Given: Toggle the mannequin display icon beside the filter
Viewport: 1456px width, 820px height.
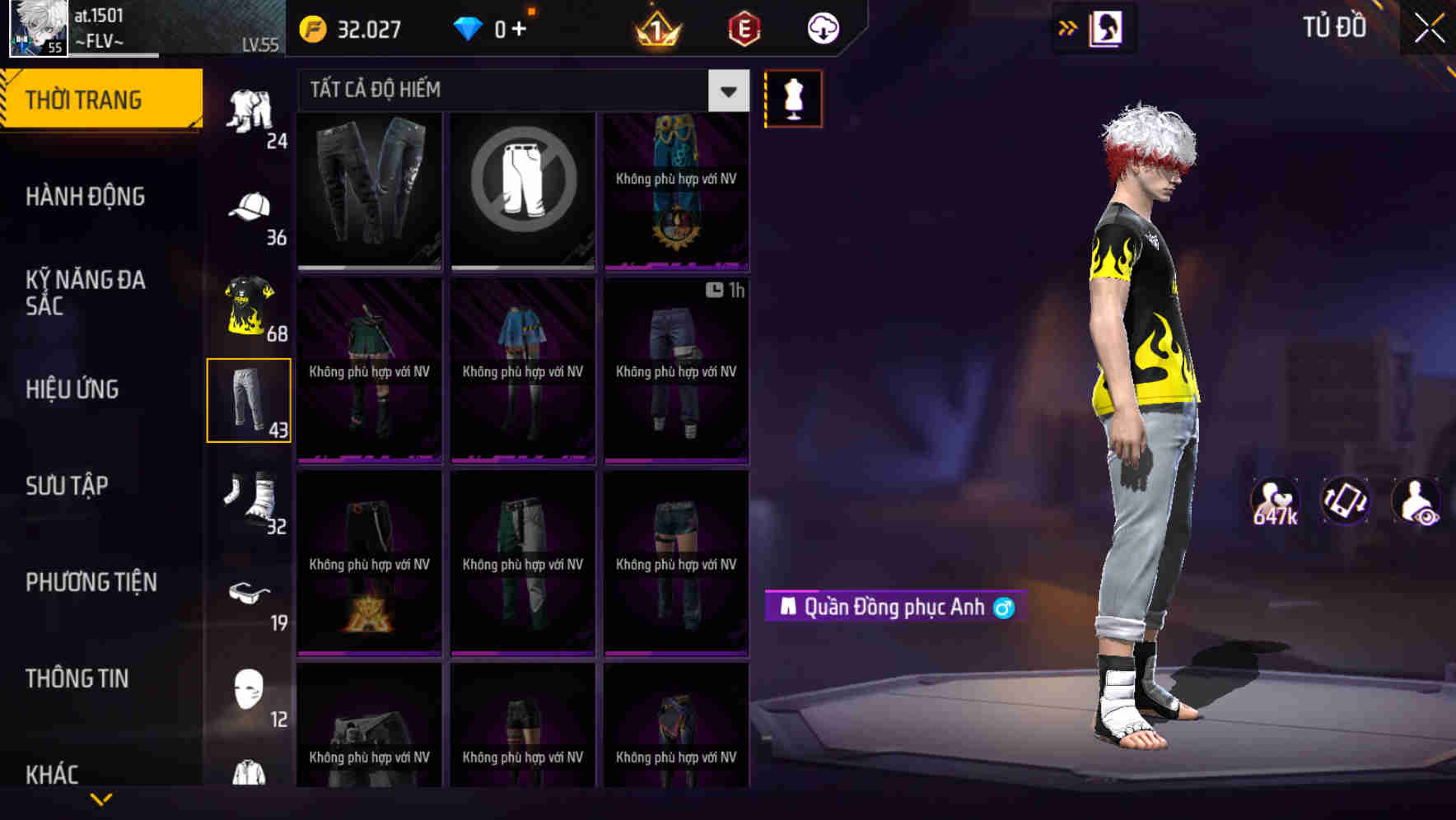Looking at the screenshot, I should point(793,98).
